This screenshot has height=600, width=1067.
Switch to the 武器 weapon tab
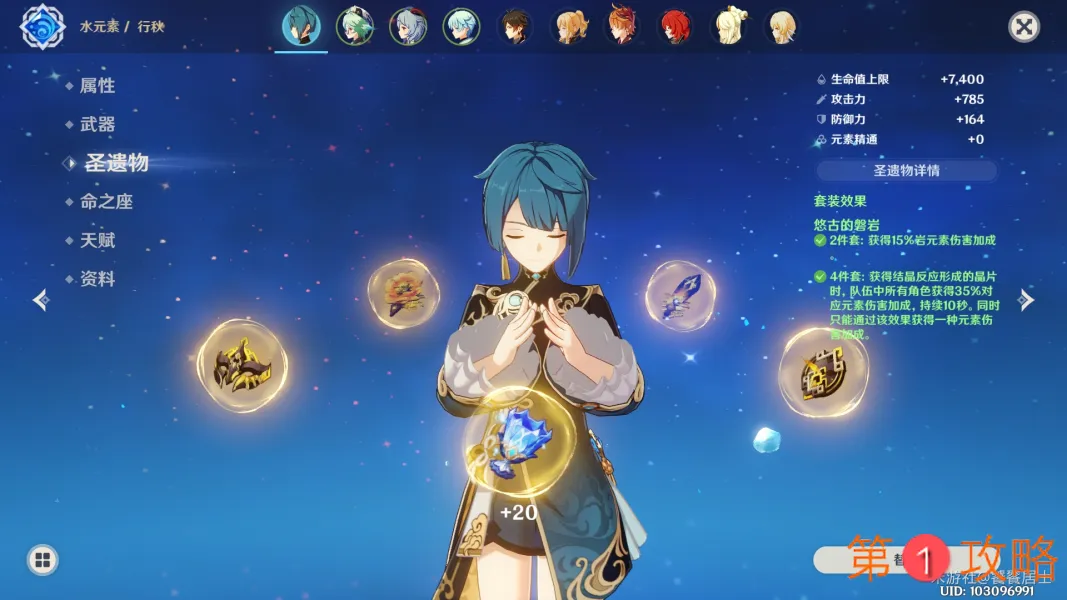pos(97,125)
